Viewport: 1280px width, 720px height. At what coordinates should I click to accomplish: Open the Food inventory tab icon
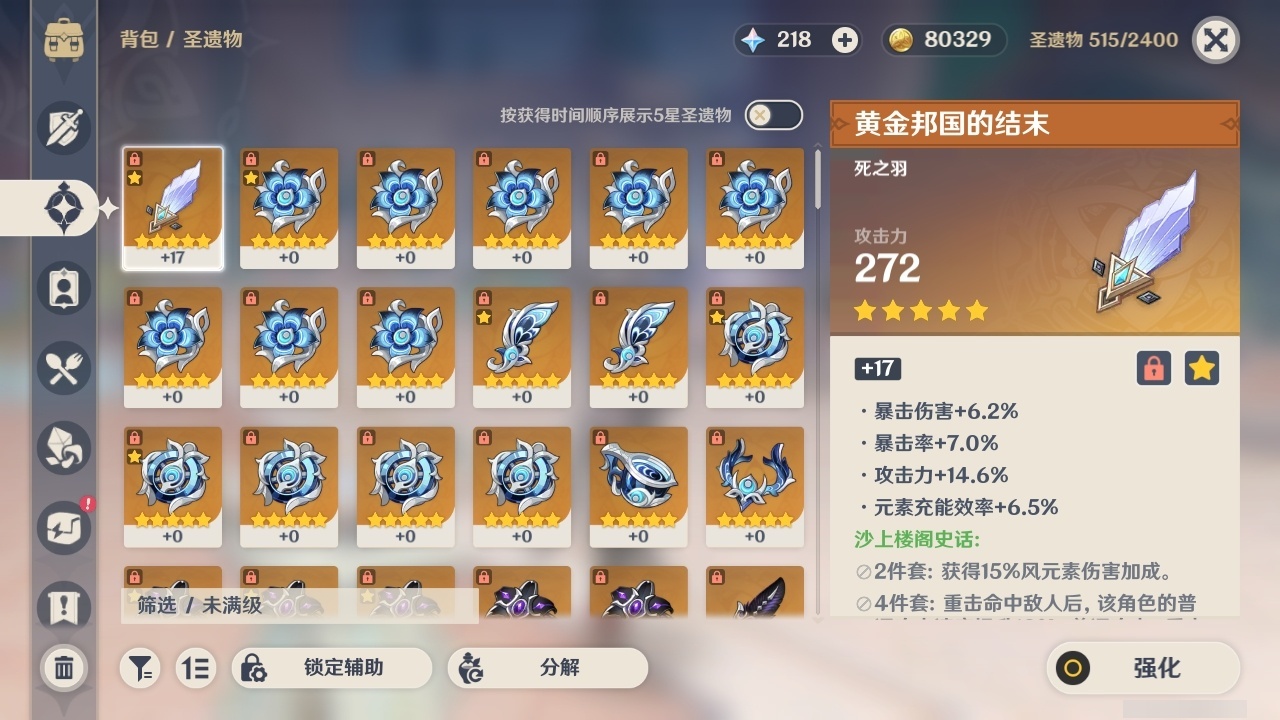point(62,368)
